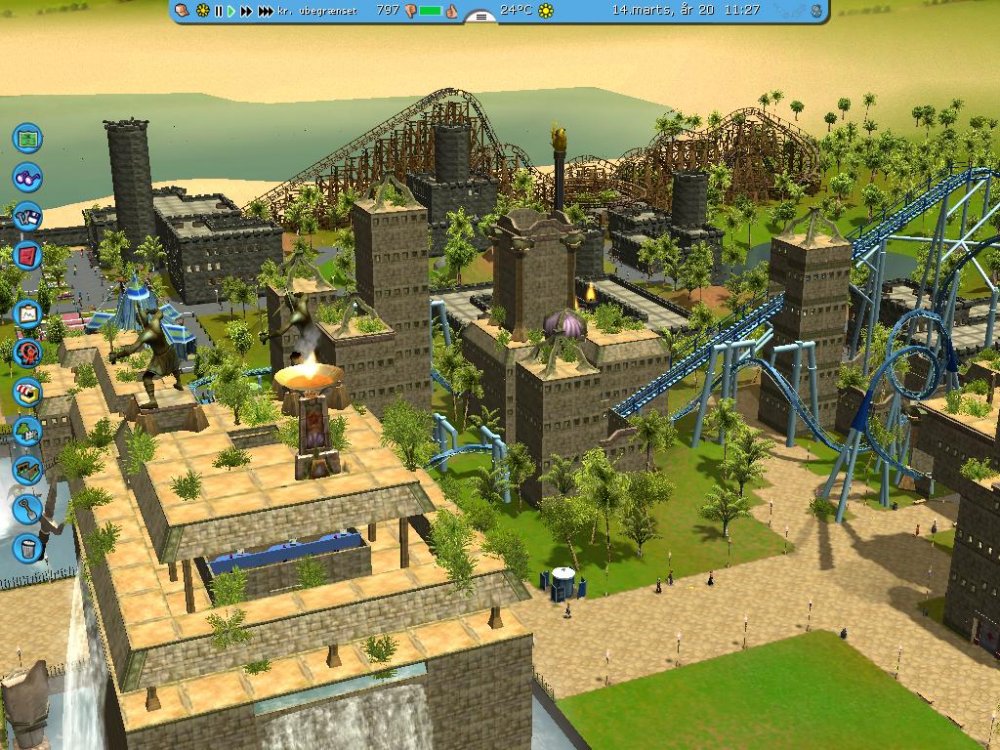The image size is (1000, 750).
Task: Open the park map icon
Action: click(x=27, y=137)
